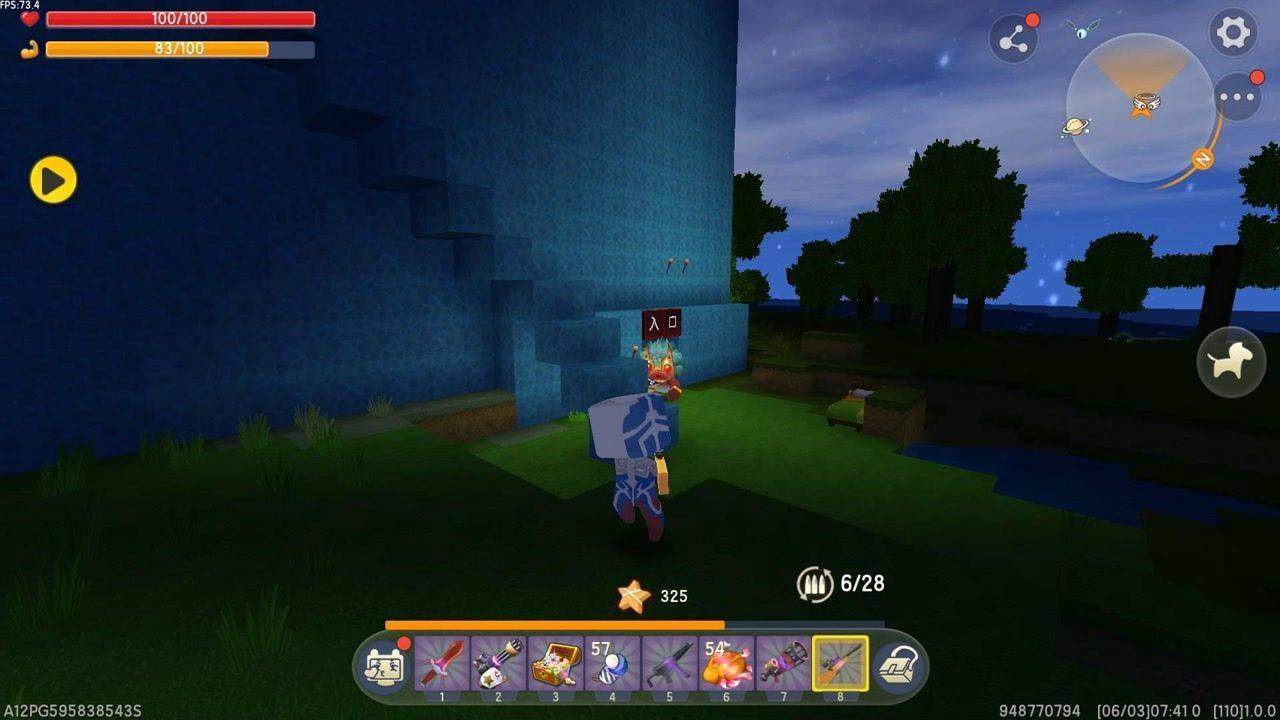Image resolution: width=1280 pixels, height=720 pixels.
Task: Tap the winged fairy icon near the minimap
Action: (x=1082, y=29)
